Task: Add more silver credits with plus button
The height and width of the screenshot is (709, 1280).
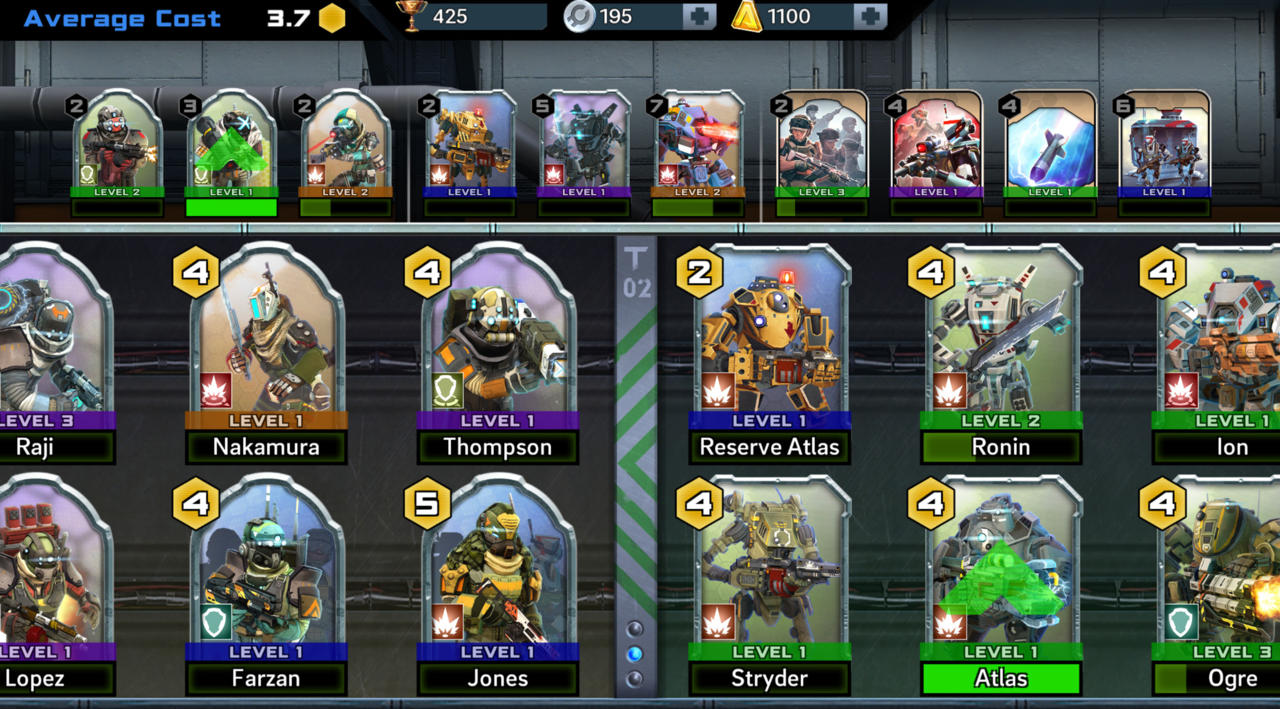Action: tap(698, 17)
